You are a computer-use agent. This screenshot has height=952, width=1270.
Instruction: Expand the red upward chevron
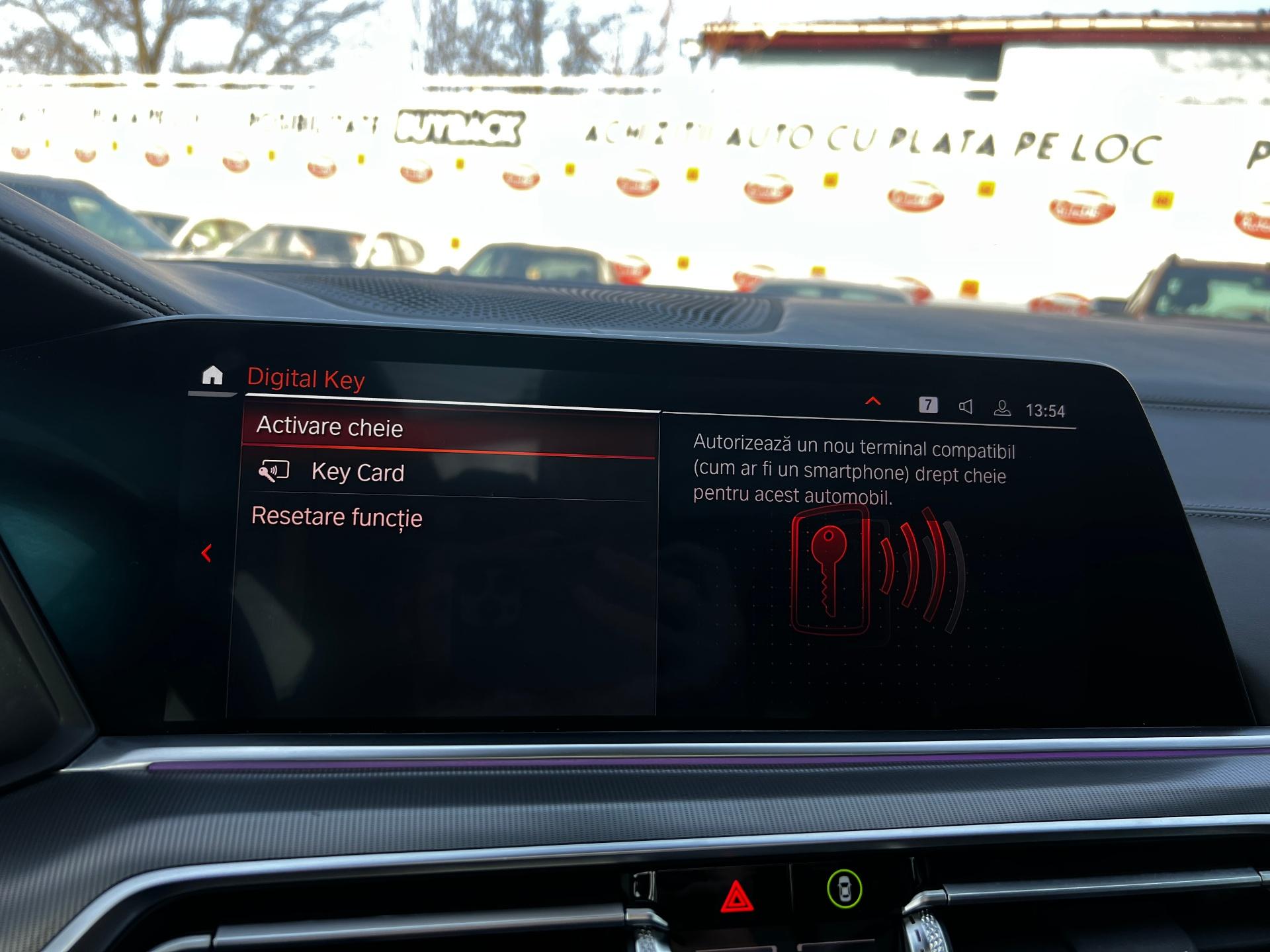[873, 401]
